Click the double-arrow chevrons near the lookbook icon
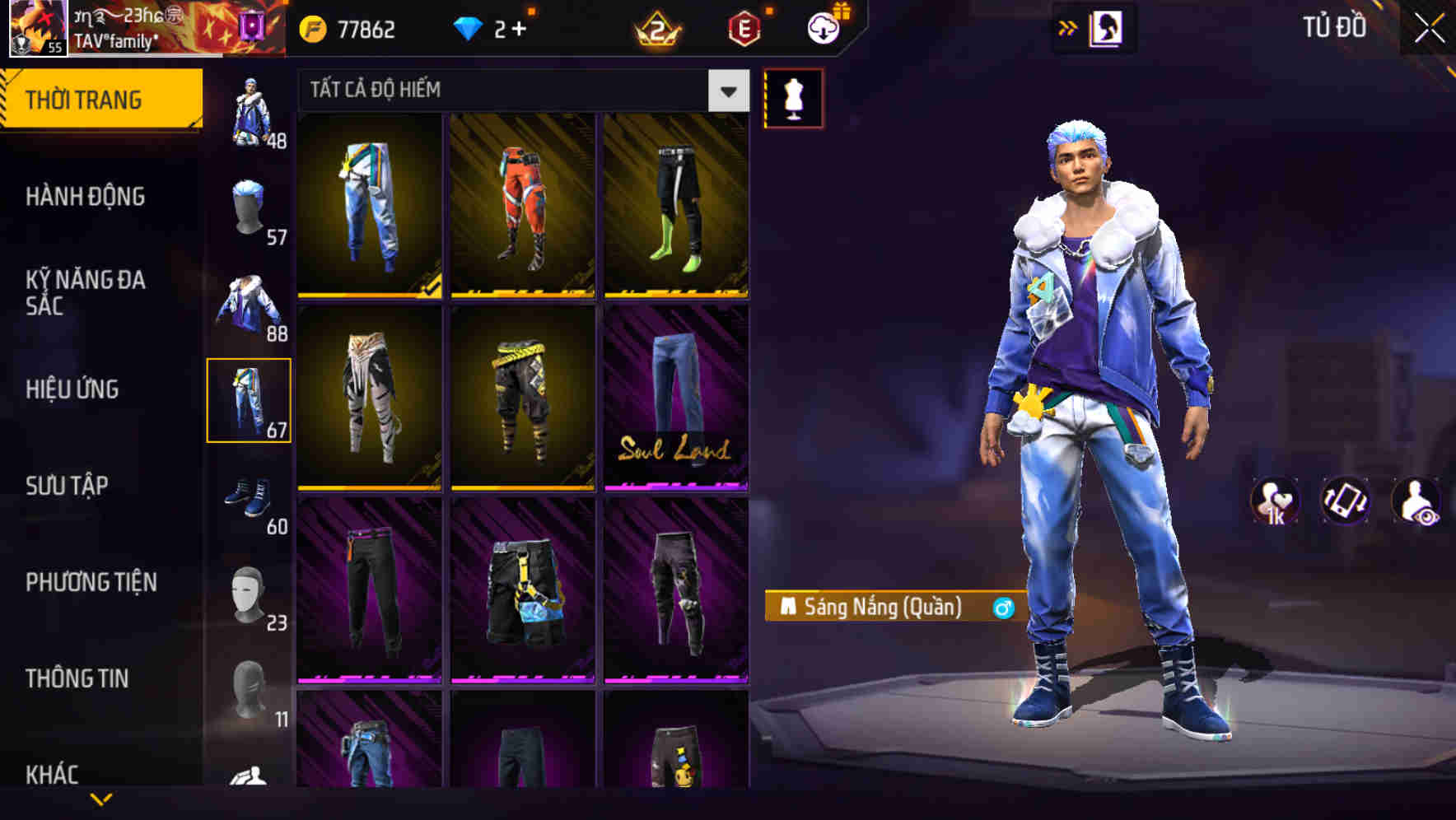 (1068, 27)
